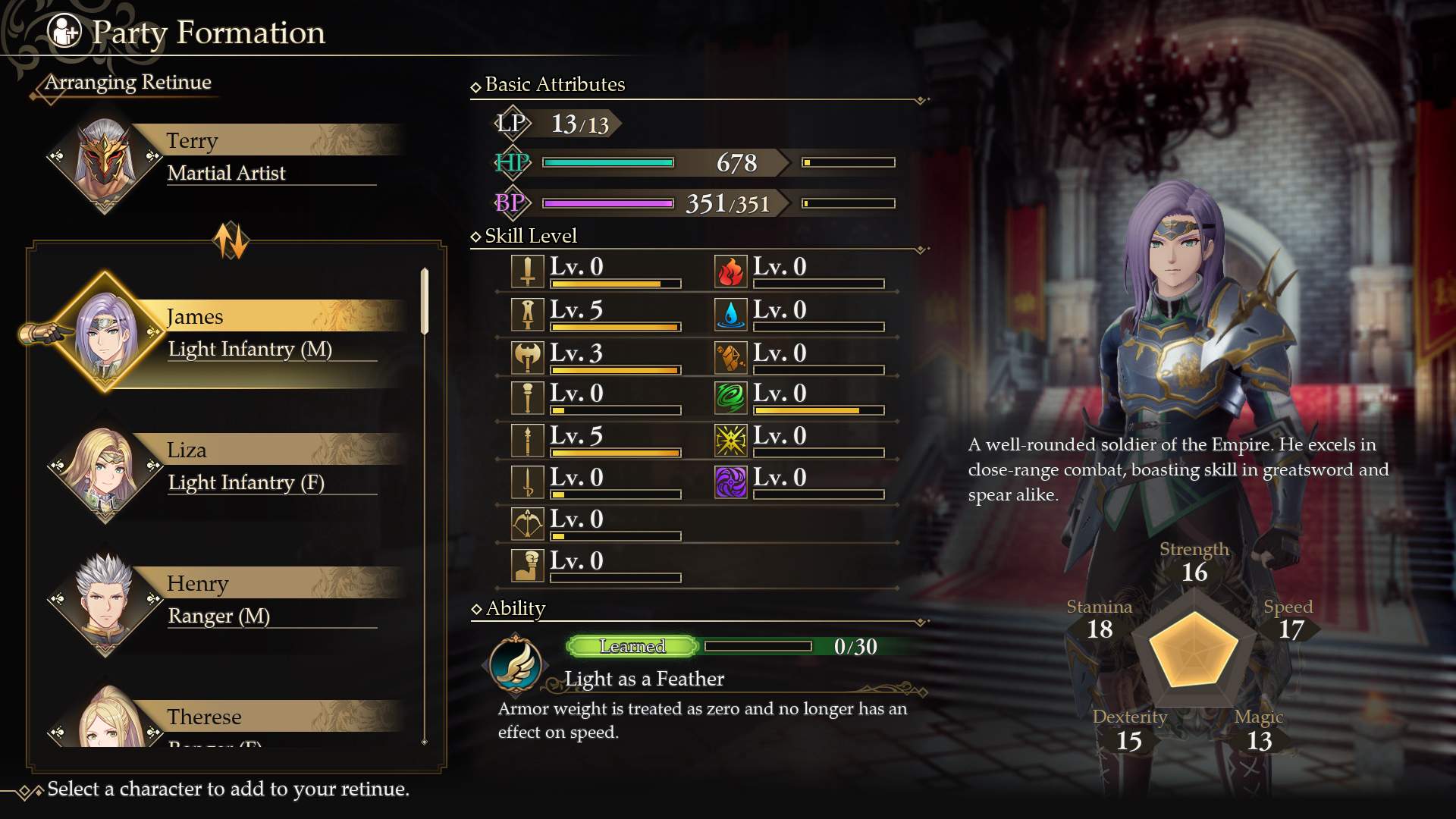The image size is (1456, 819).
Task: Pick Henry the Ranger for retinue
Action: tap(227, 599)
